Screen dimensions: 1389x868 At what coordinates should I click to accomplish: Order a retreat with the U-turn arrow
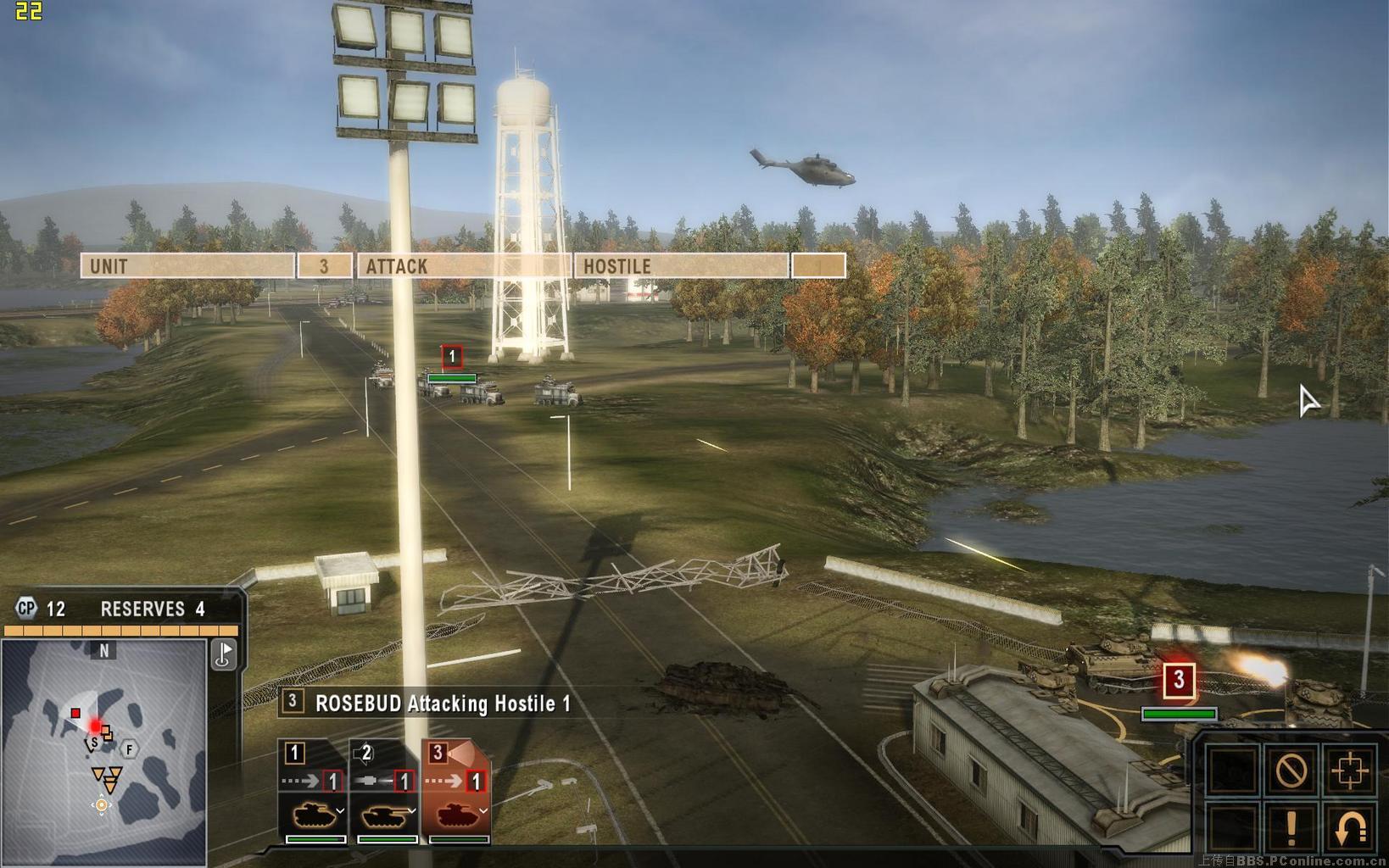coord(1349,828)
